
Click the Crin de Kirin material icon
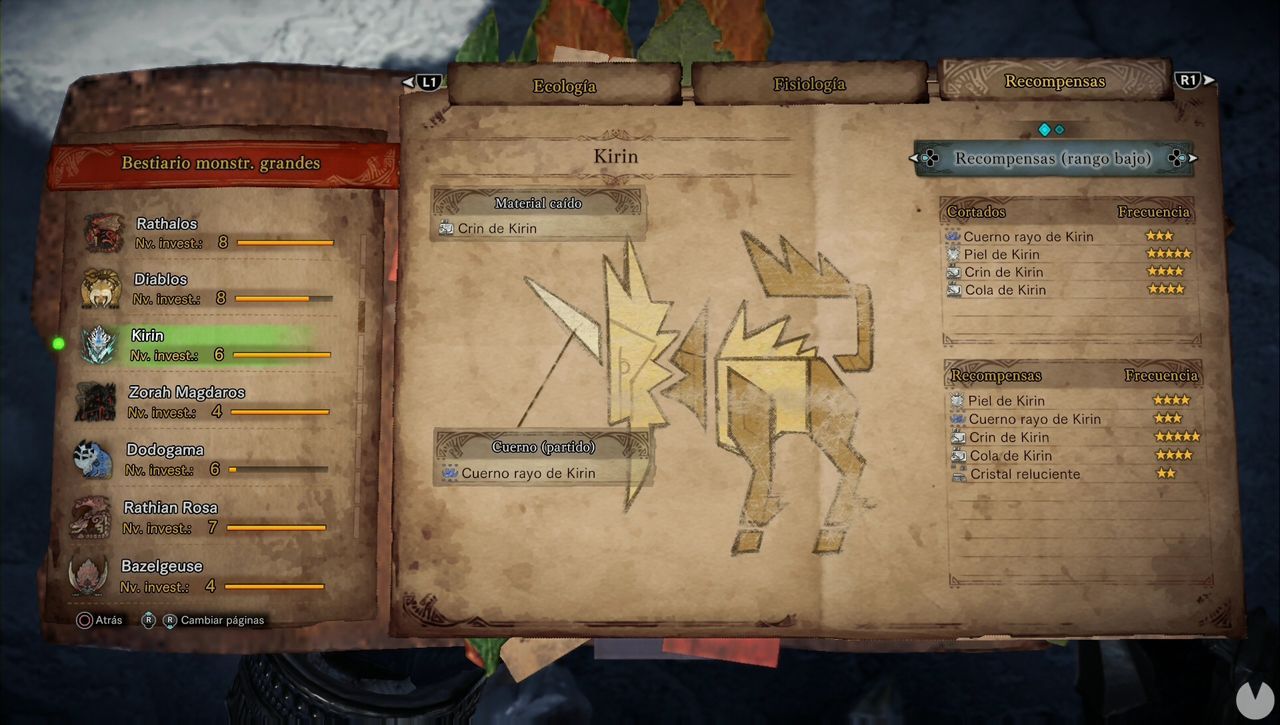[x=444, y=229]
